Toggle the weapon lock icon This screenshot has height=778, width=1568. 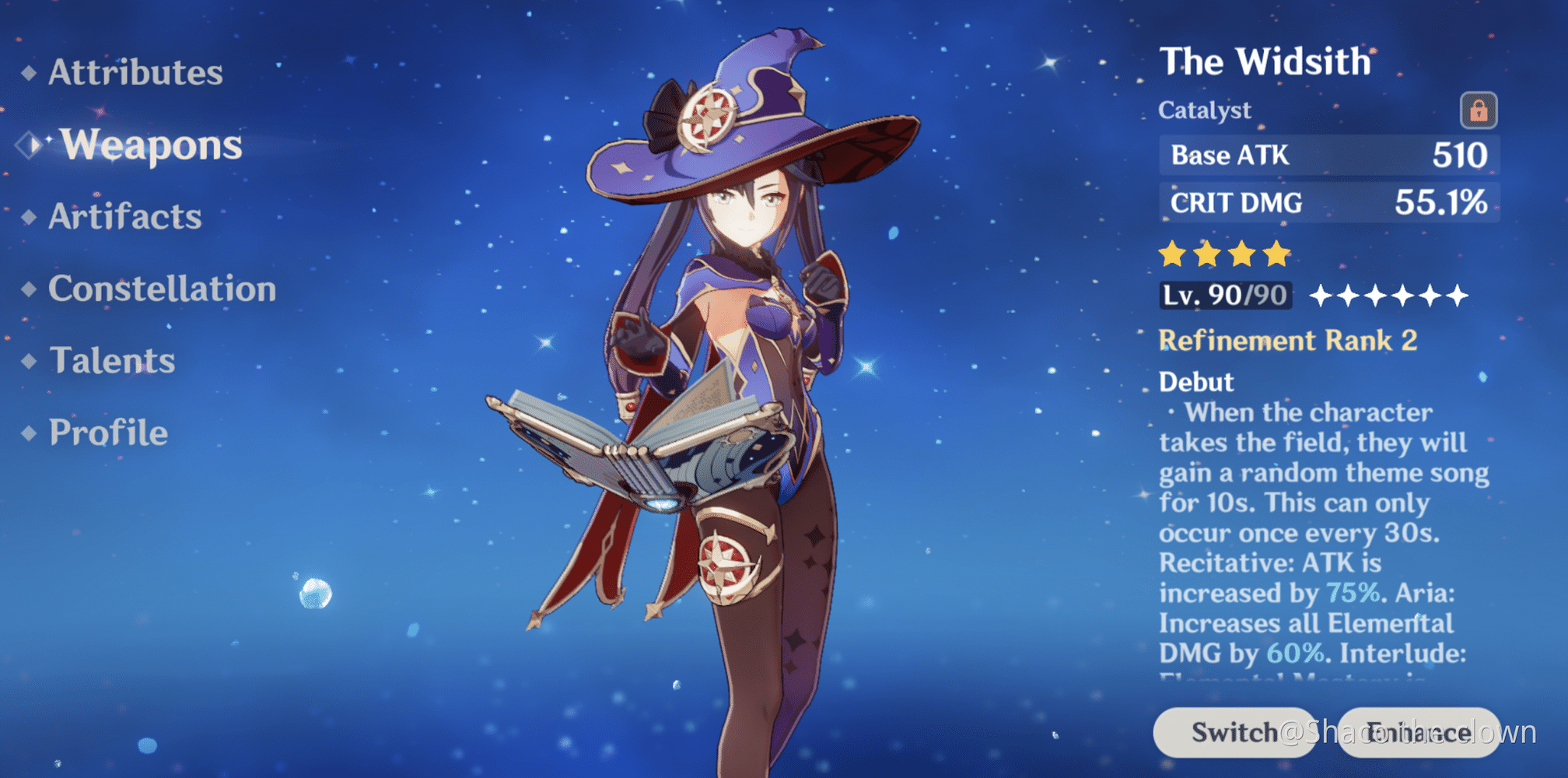(x=1480, y=111)
